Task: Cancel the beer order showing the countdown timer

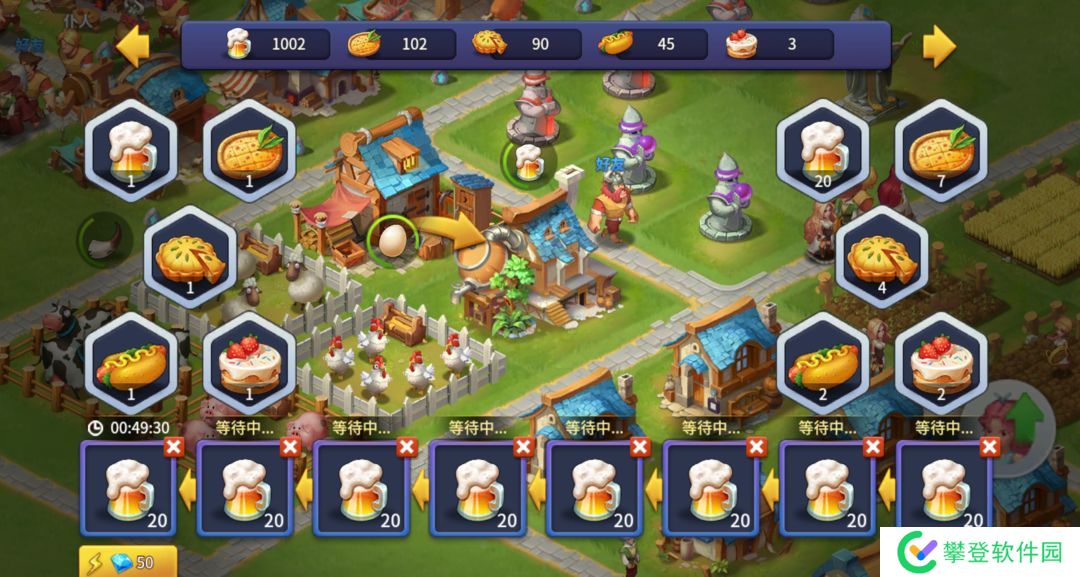Action: coord(173,447)
